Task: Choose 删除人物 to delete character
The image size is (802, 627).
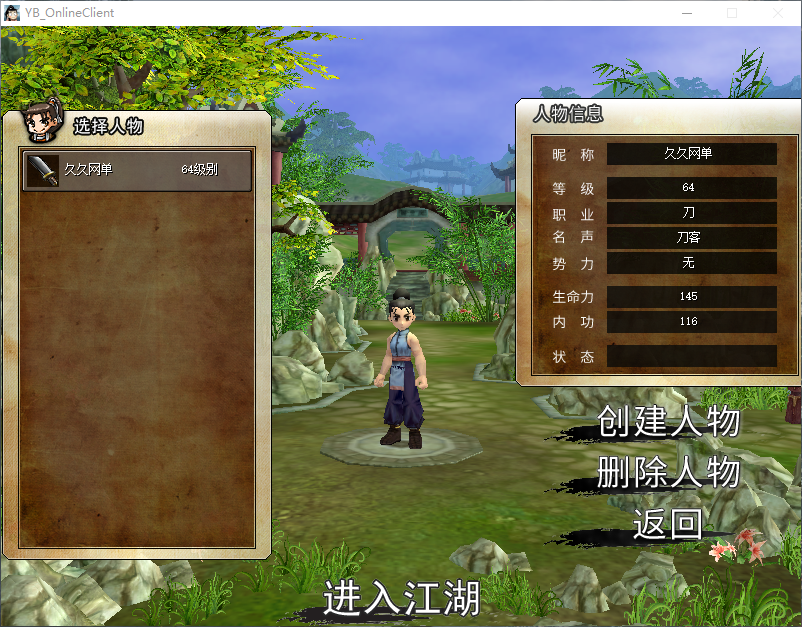Action: (x=668, y=472)
